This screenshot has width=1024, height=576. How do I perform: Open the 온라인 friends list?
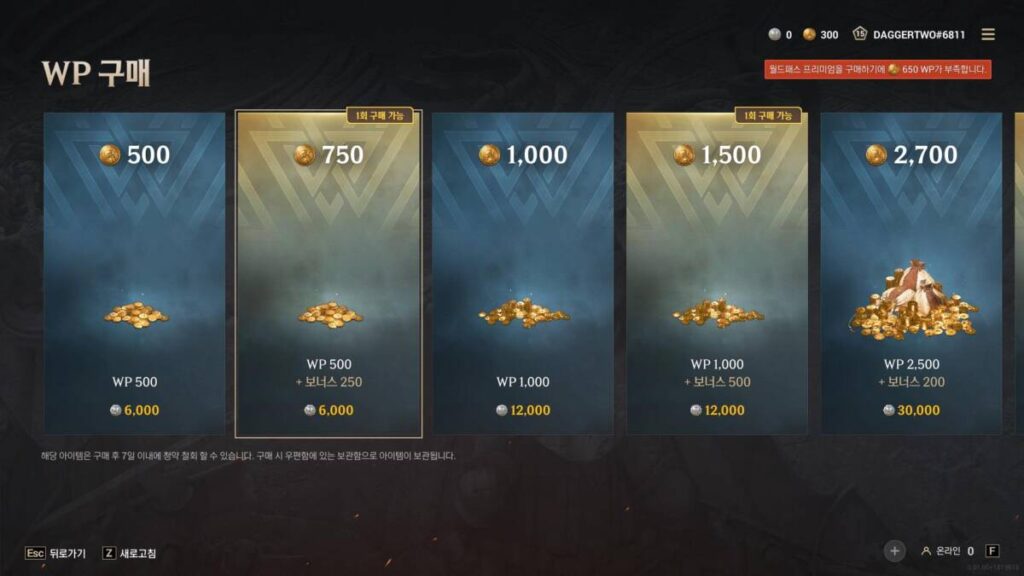click(947, 551)
